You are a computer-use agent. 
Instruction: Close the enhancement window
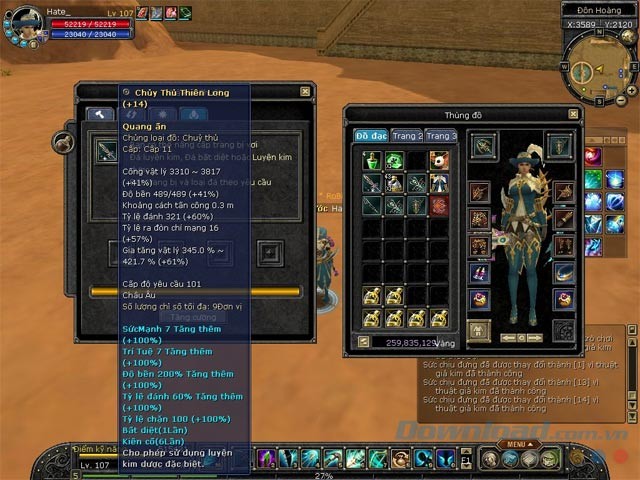tap(307, 91)
